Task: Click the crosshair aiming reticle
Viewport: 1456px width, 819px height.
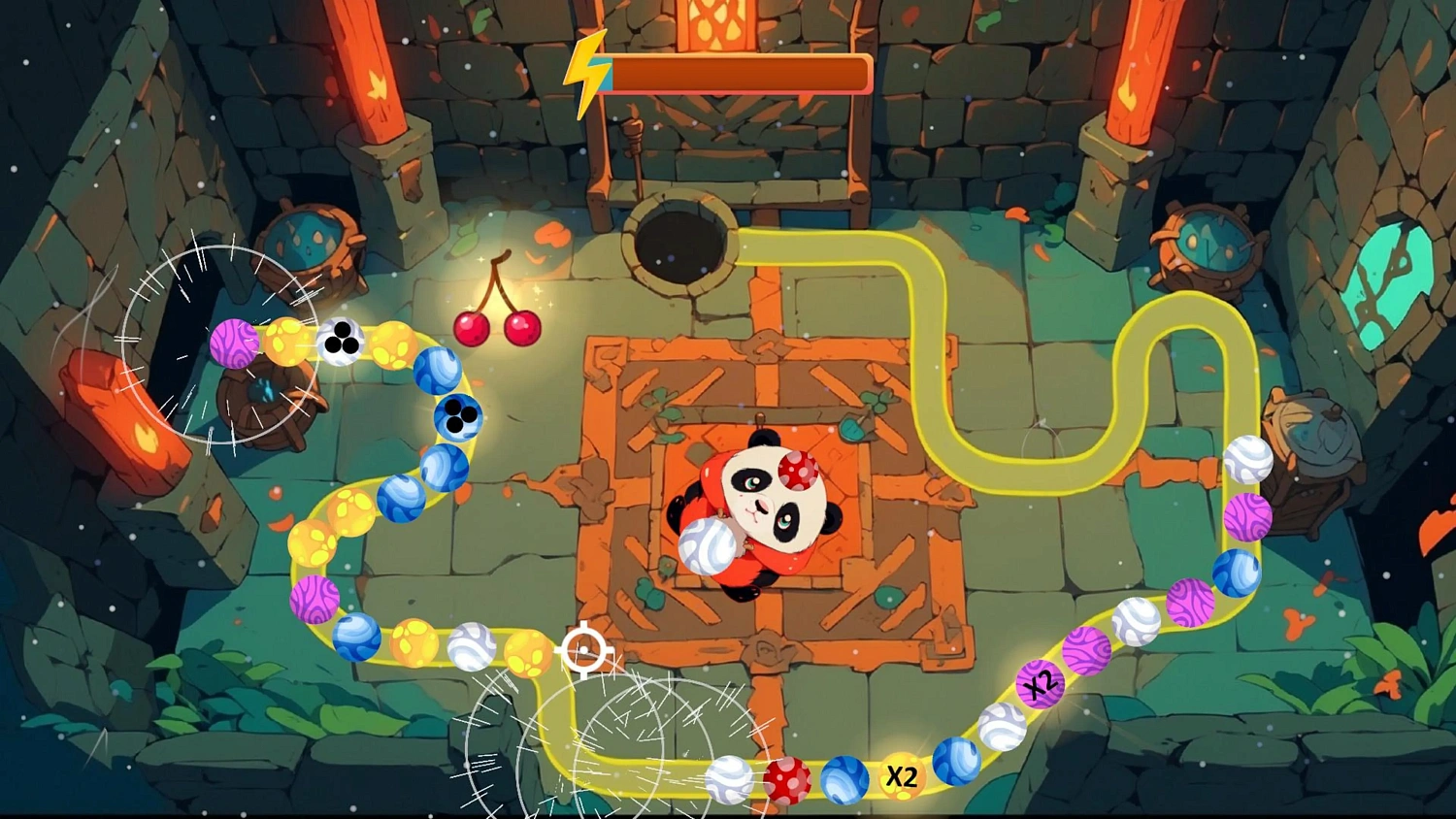Action: coord(583,648)
